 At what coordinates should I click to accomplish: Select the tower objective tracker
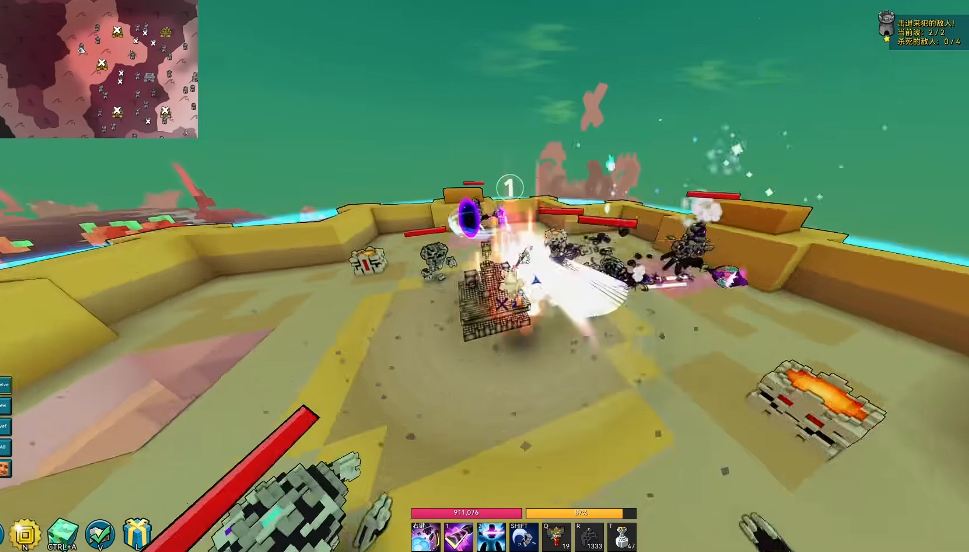pyautogui.click(x=885, y=27)
